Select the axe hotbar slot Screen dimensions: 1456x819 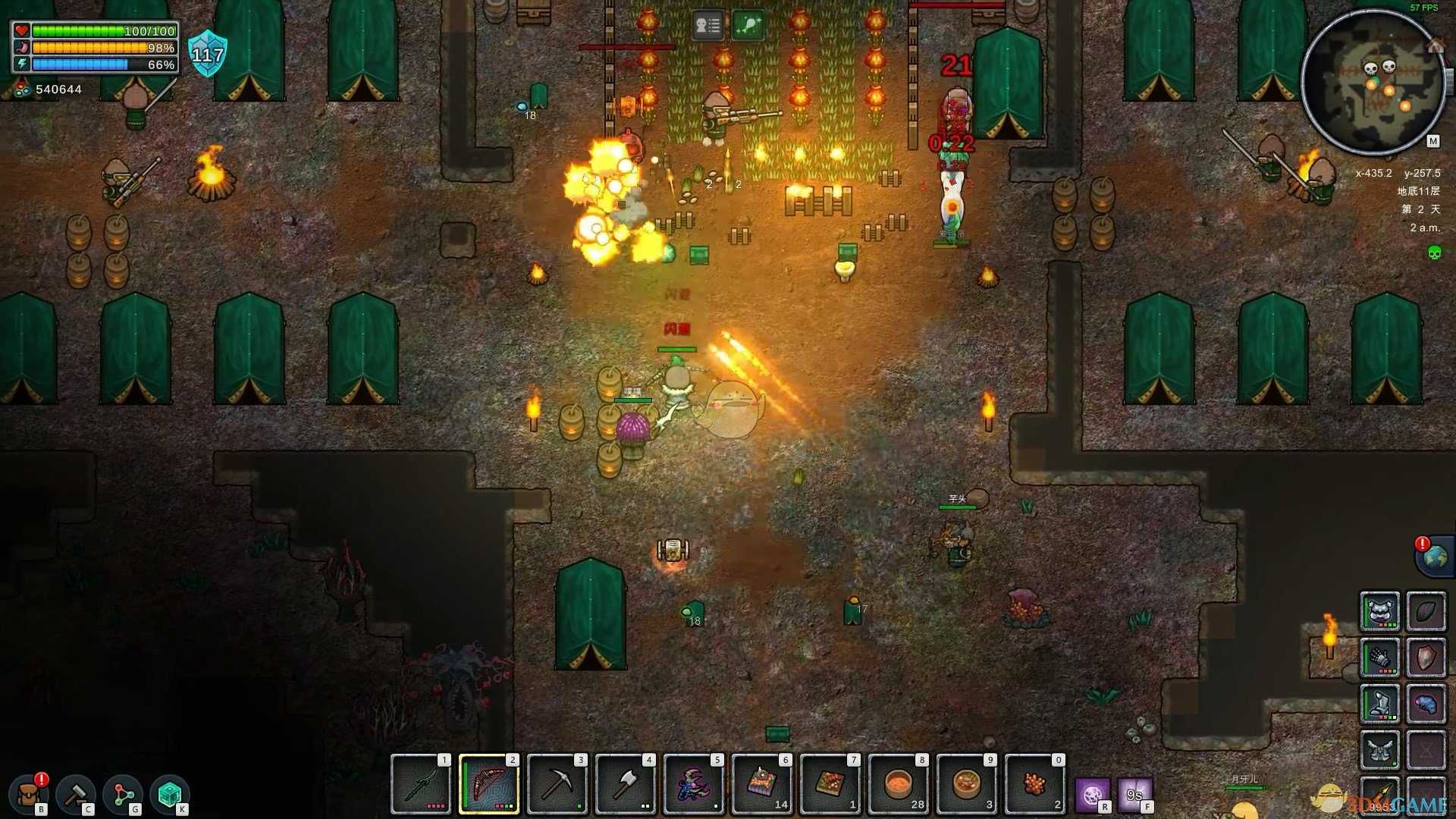(x=626, y=784)
